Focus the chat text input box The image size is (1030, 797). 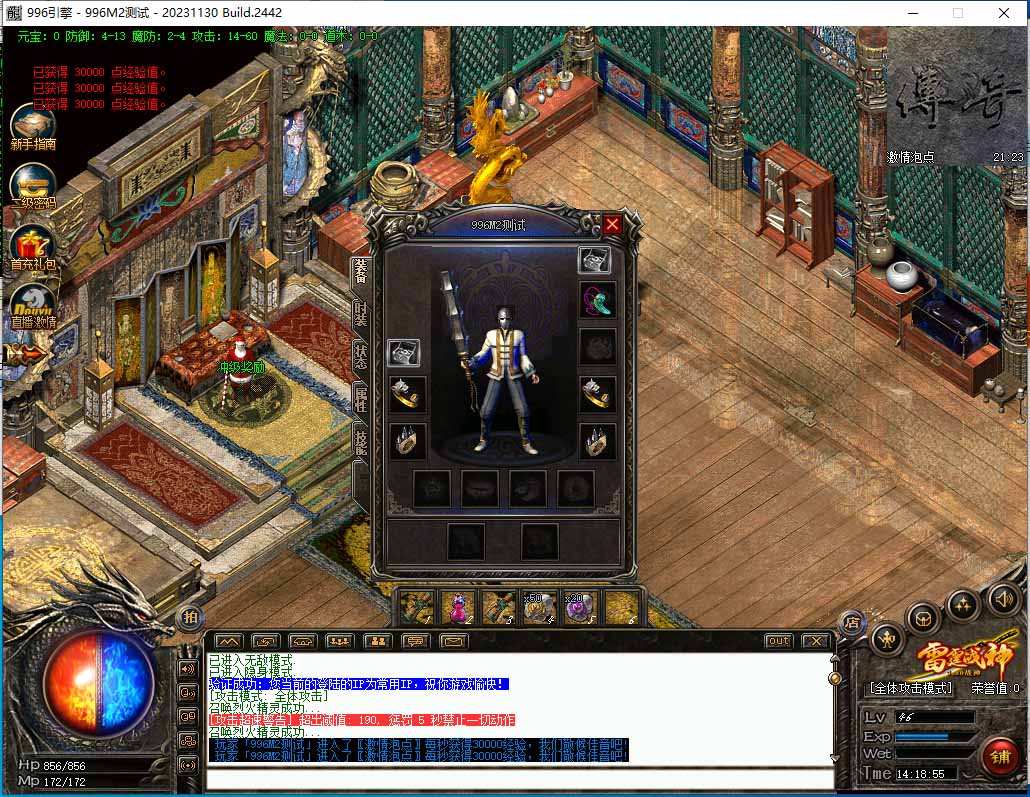point(520,779)
